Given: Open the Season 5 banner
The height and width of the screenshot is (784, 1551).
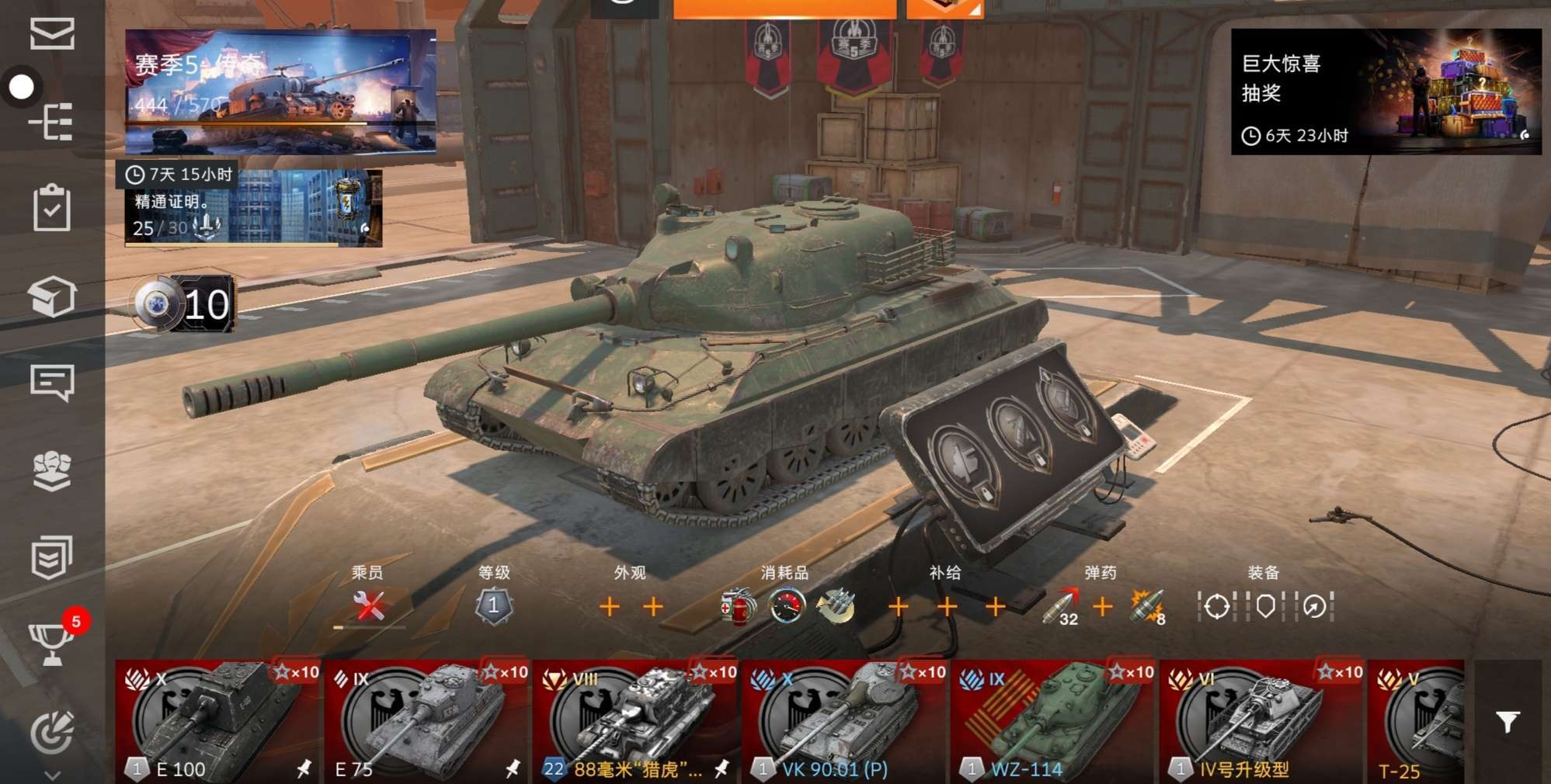Looking at the screenshot, I should click(x=280, y=92).
